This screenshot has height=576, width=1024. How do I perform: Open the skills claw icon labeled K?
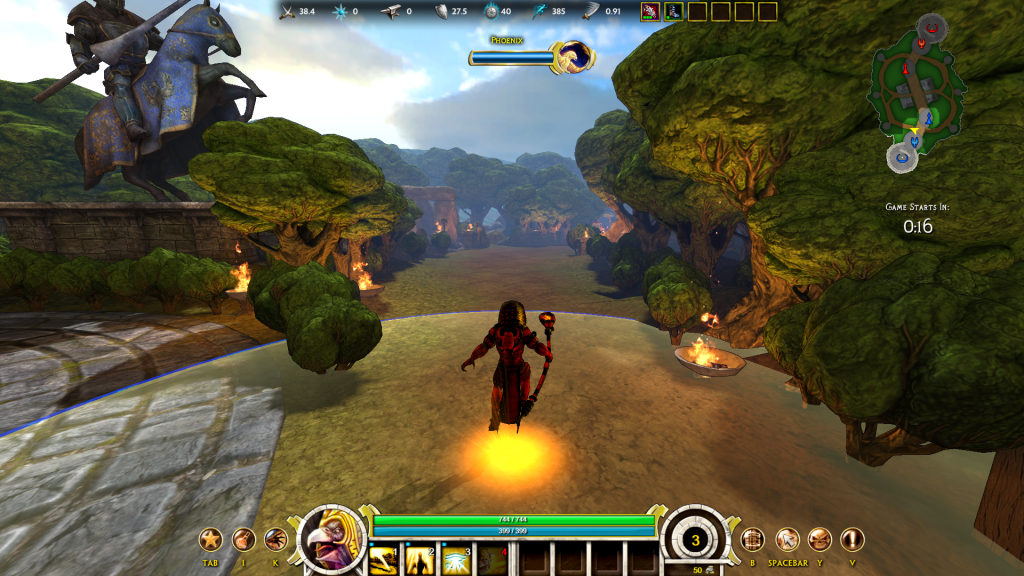pos(276,540)
